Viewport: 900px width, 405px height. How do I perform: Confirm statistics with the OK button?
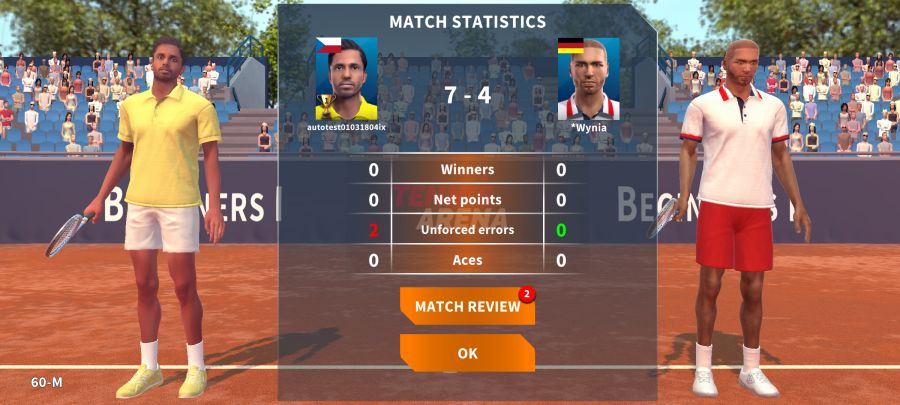(467, 353)
